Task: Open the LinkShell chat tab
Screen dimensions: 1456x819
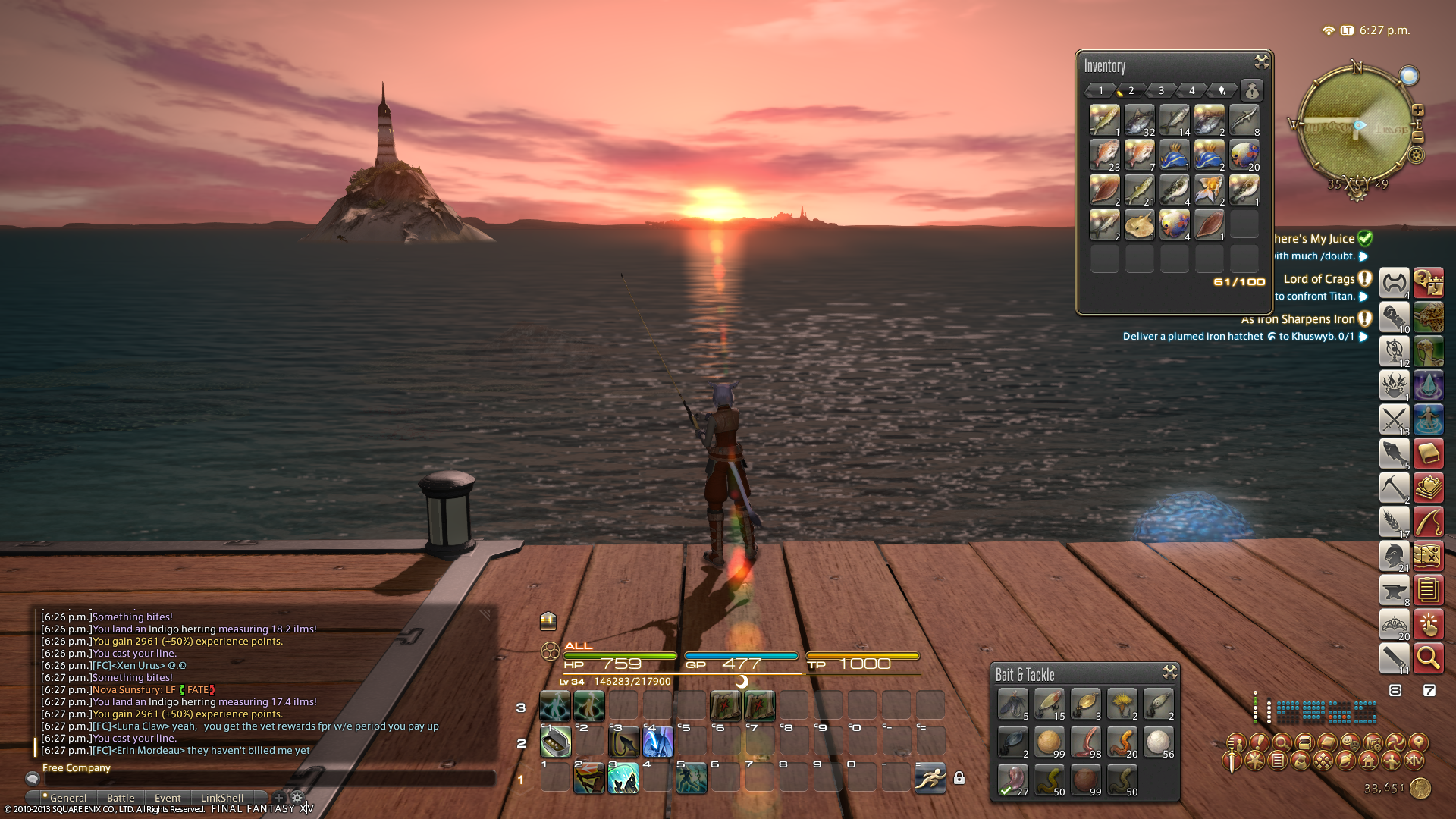Action: tap(222, 798)
